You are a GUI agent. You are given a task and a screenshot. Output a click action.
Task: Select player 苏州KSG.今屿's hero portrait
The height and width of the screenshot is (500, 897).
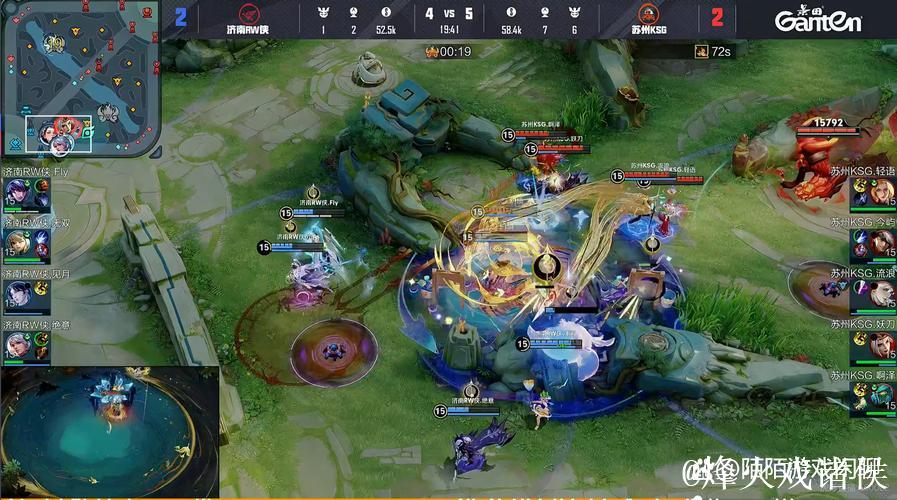[x=880, y=243]
